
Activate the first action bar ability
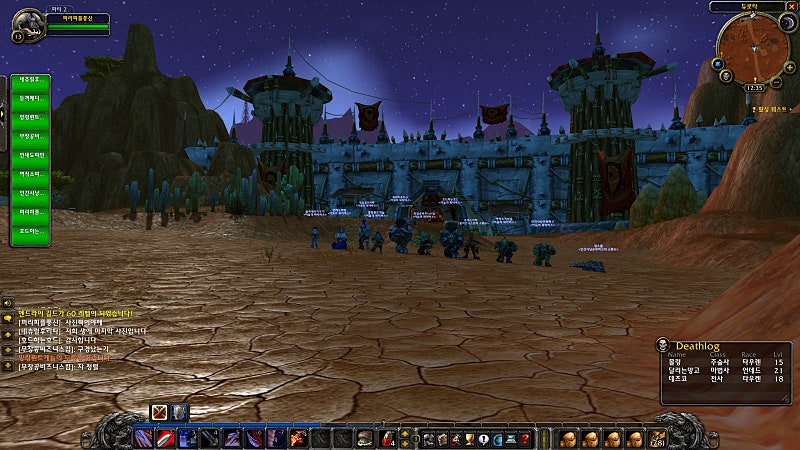(143, 438)
